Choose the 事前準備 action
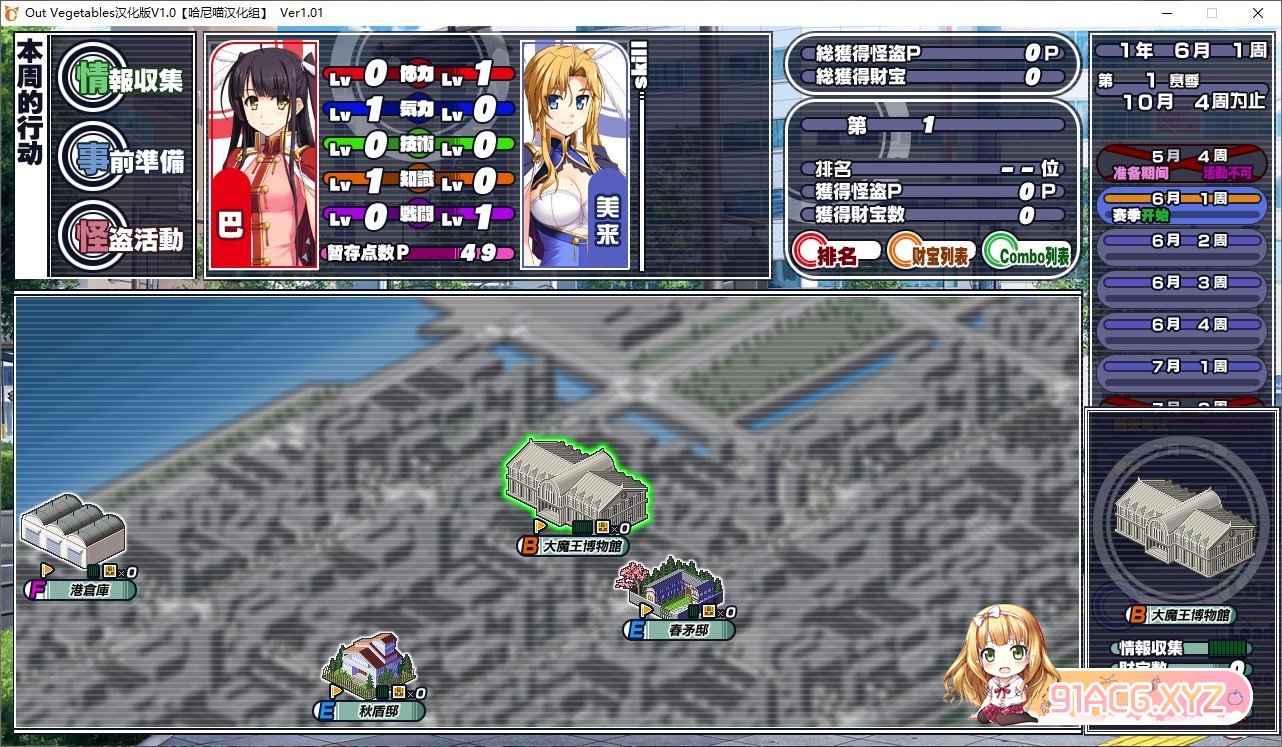This screenshot has height=747, width=1282. [122, 160]
